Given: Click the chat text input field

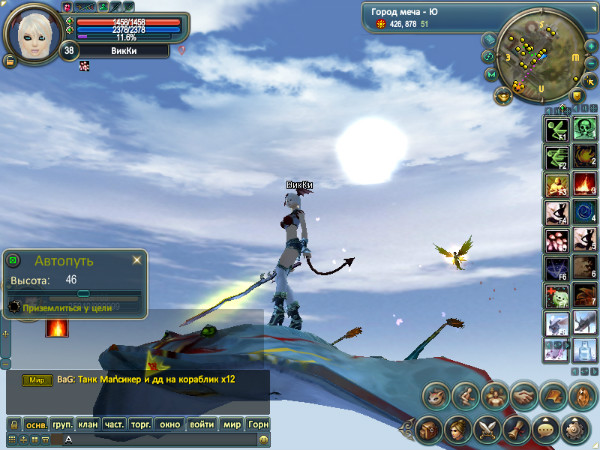Looking at the screenshot, I should [x=160, y=440].
